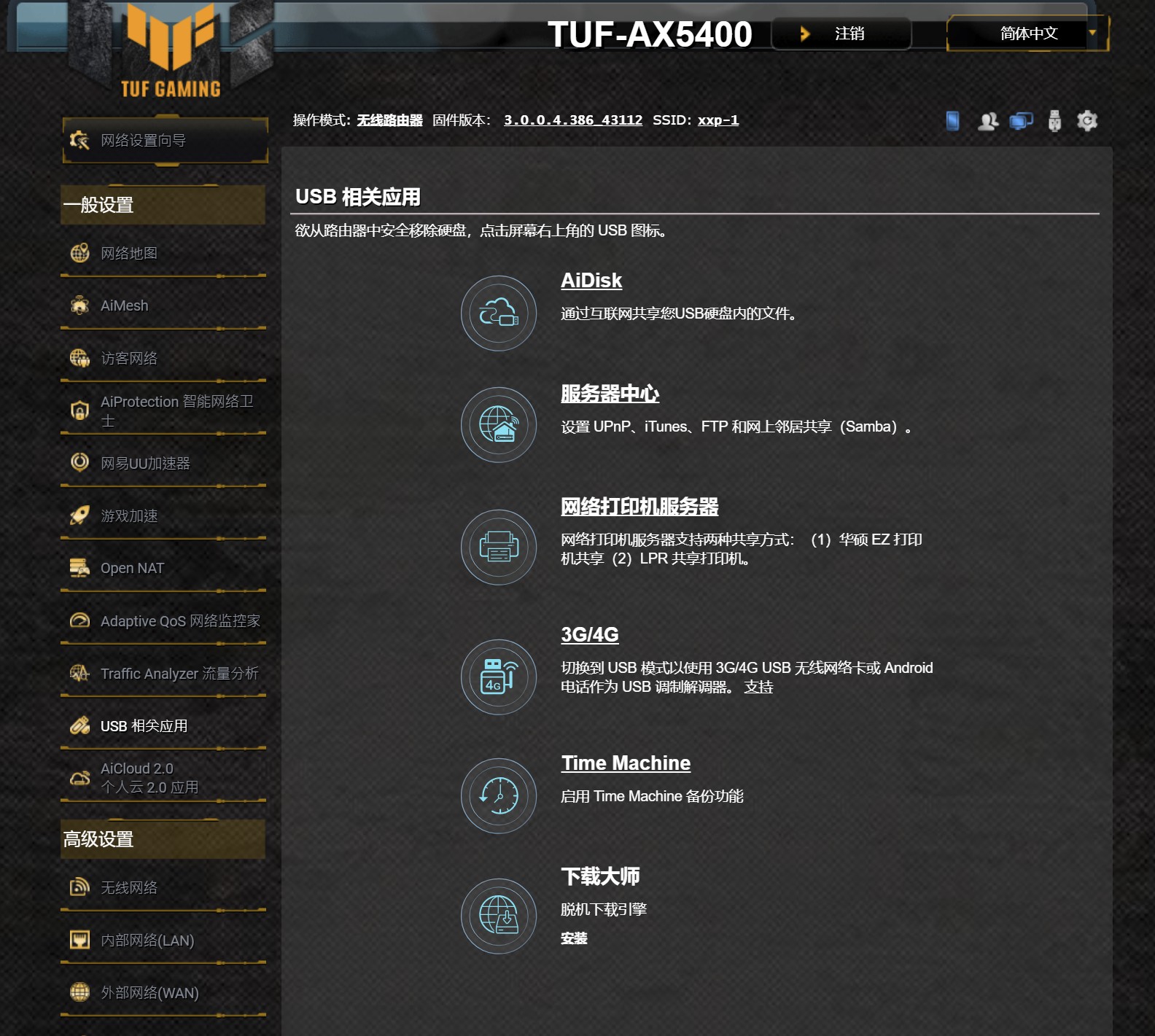The width and height of the screenshot is (1155, 1036).
Task: Click the mobile device status icon
Action: pos(952,120)
